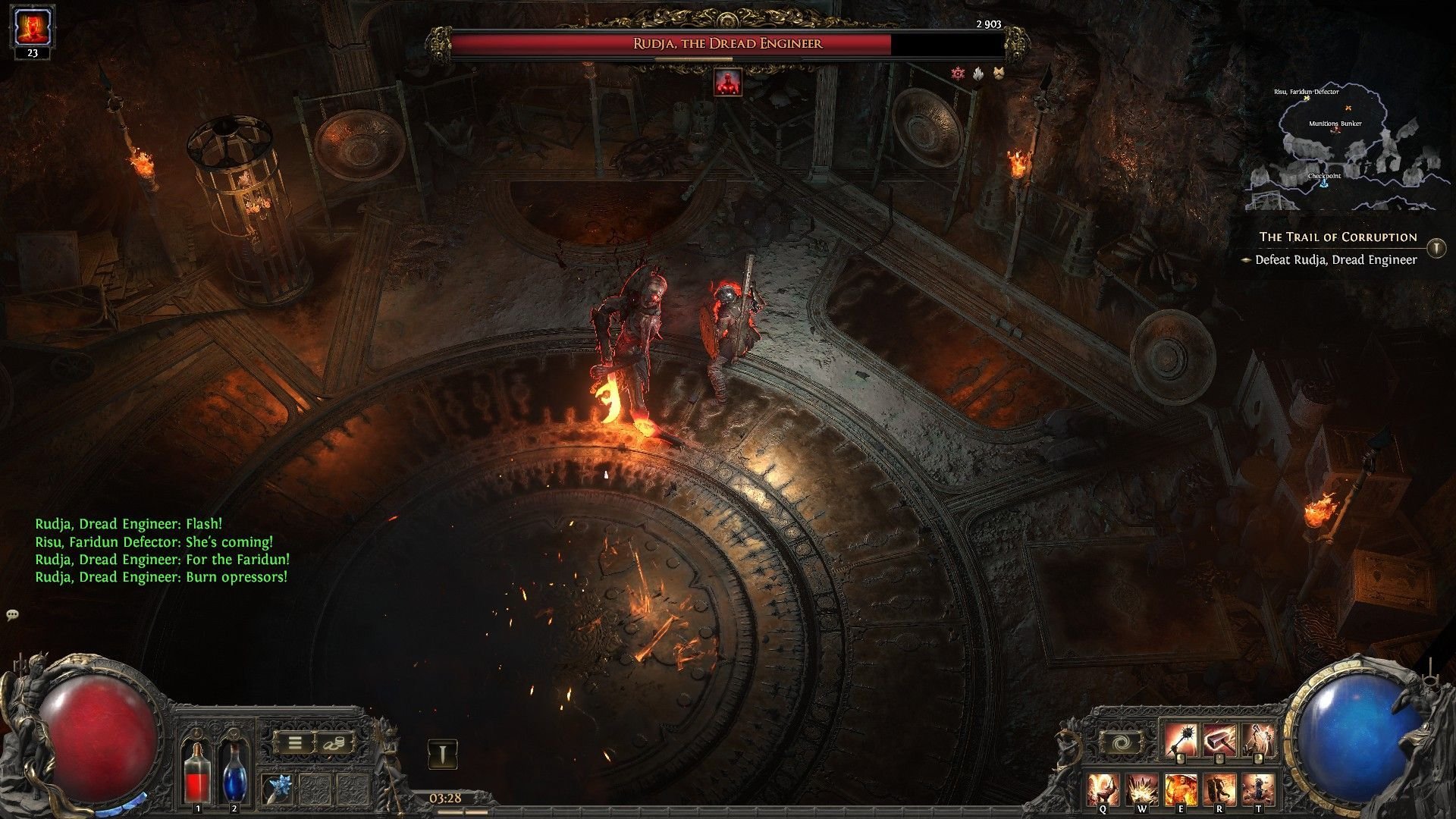Click the round quest icon beside tracker
Screen dimensions: 1456x819
click(x=1436, y=248)
